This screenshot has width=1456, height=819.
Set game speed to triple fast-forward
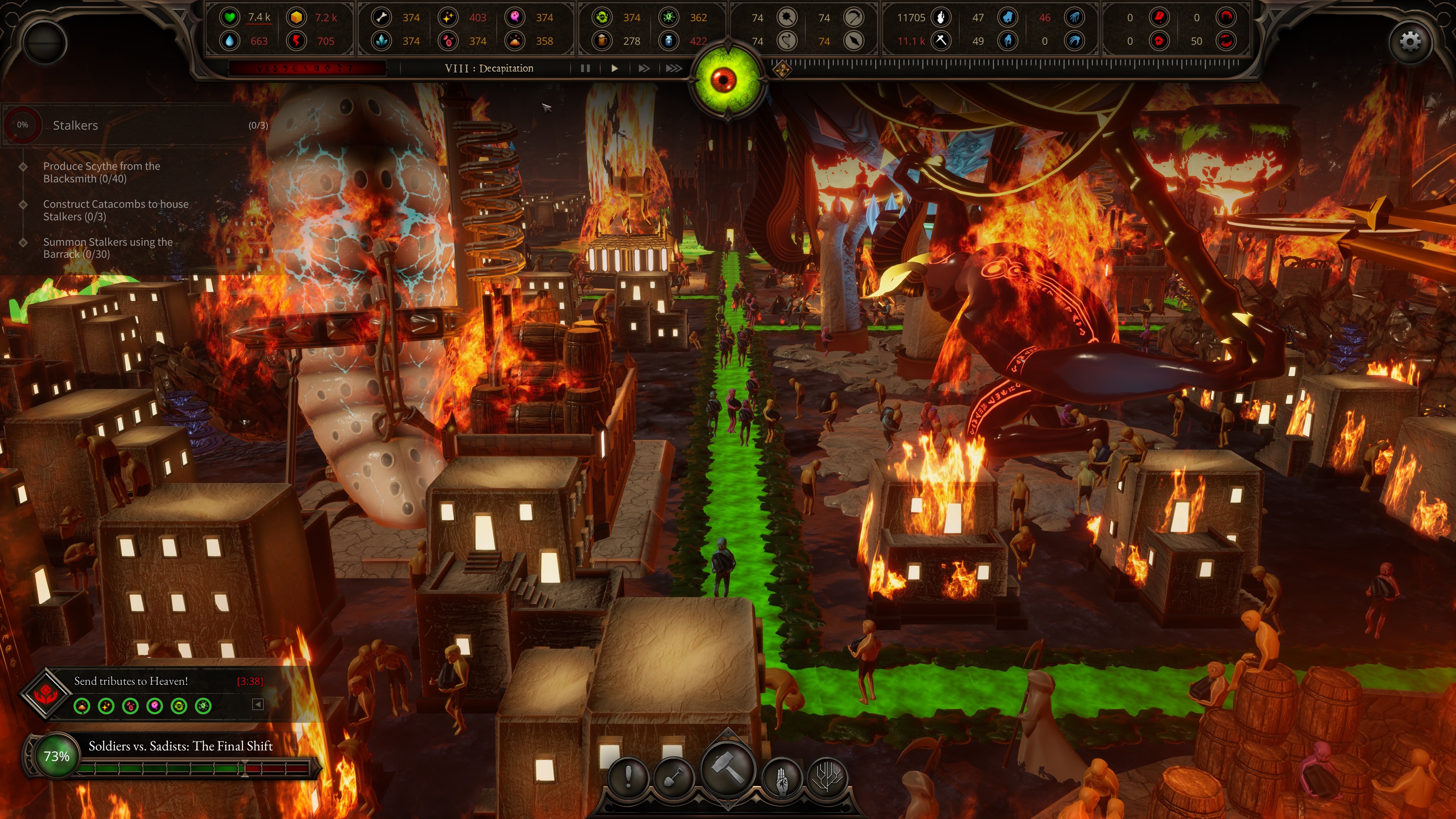tap(674, 68)
